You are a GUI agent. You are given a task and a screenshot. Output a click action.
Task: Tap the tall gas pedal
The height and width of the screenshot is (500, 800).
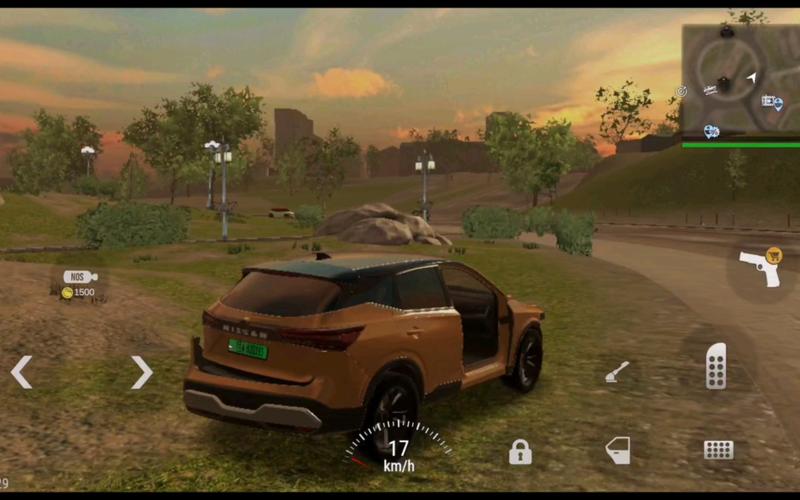(716, 365)
